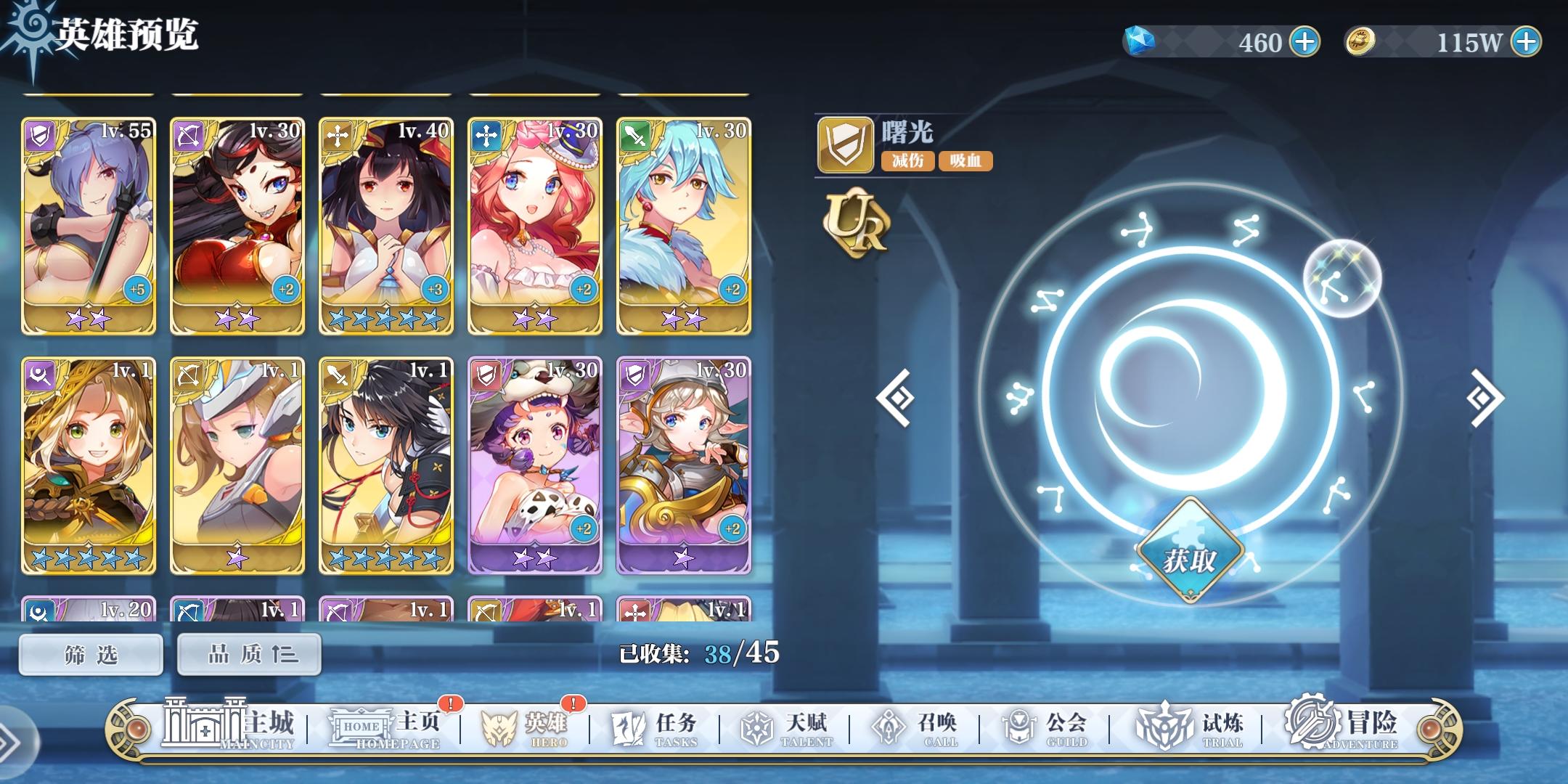Viewport: 1568px width, 784px height.
Task: Click the 减伤 trait tag
Action: 909,161
